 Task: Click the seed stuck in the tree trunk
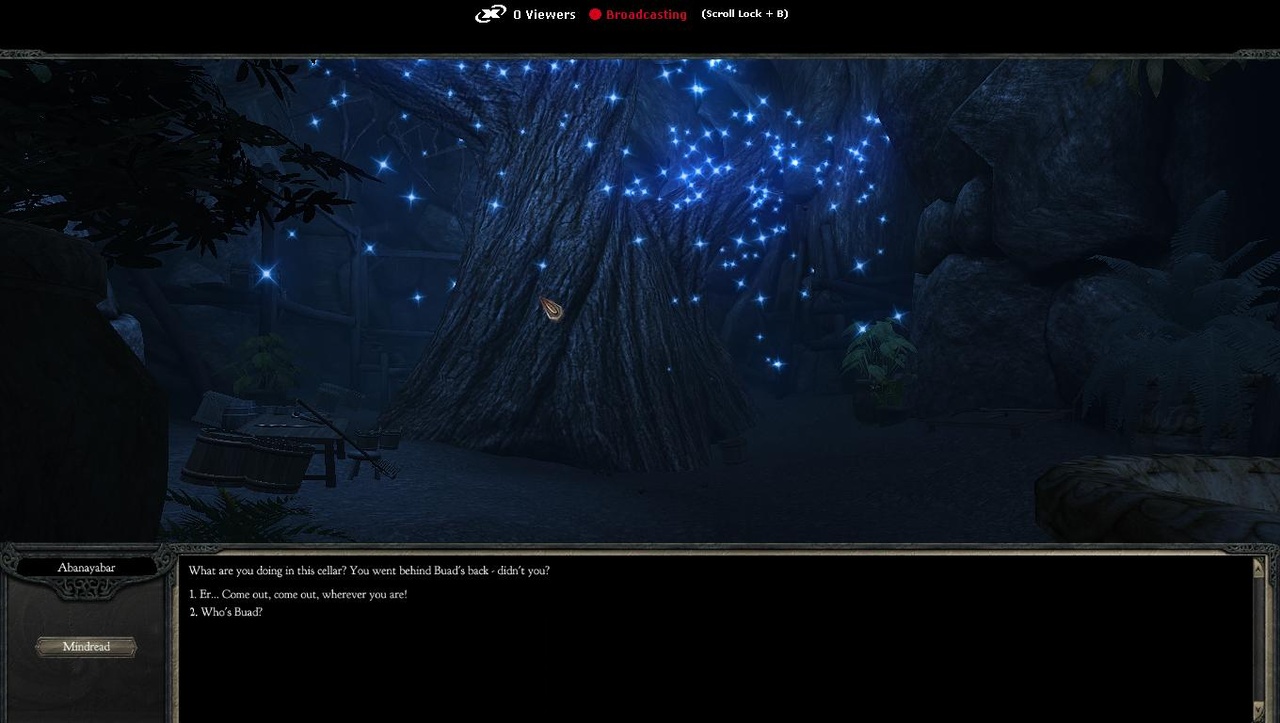551,310
